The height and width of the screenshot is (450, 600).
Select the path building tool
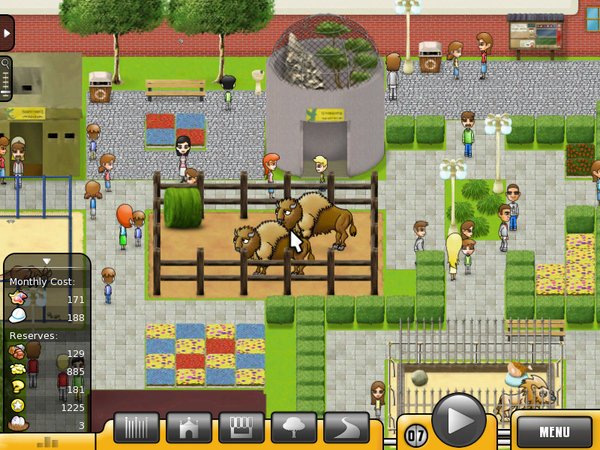tap(346, 428)
